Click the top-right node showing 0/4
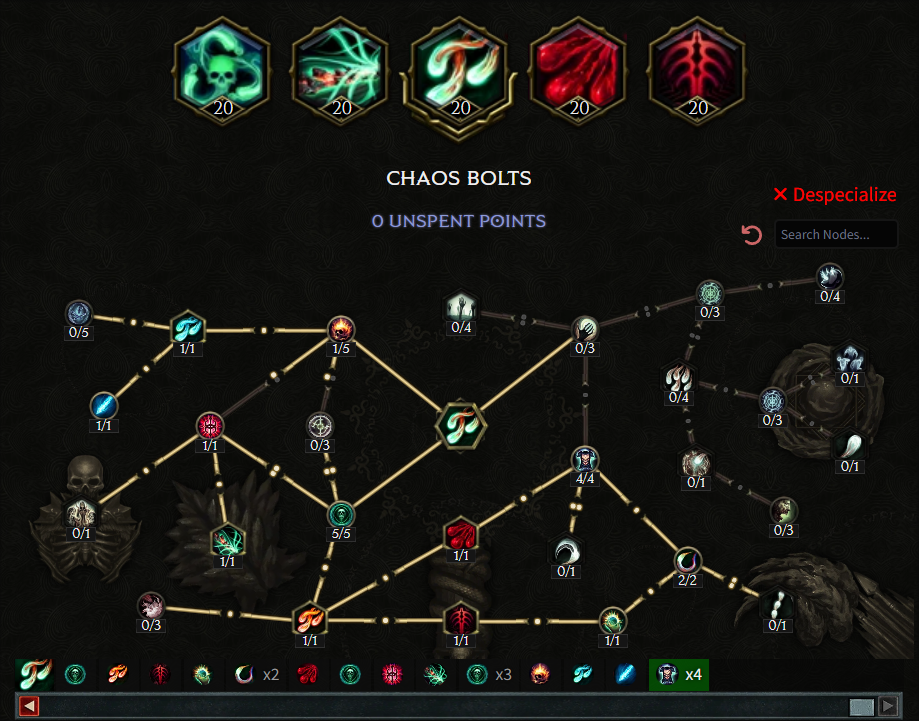 [x=830, y=277]
